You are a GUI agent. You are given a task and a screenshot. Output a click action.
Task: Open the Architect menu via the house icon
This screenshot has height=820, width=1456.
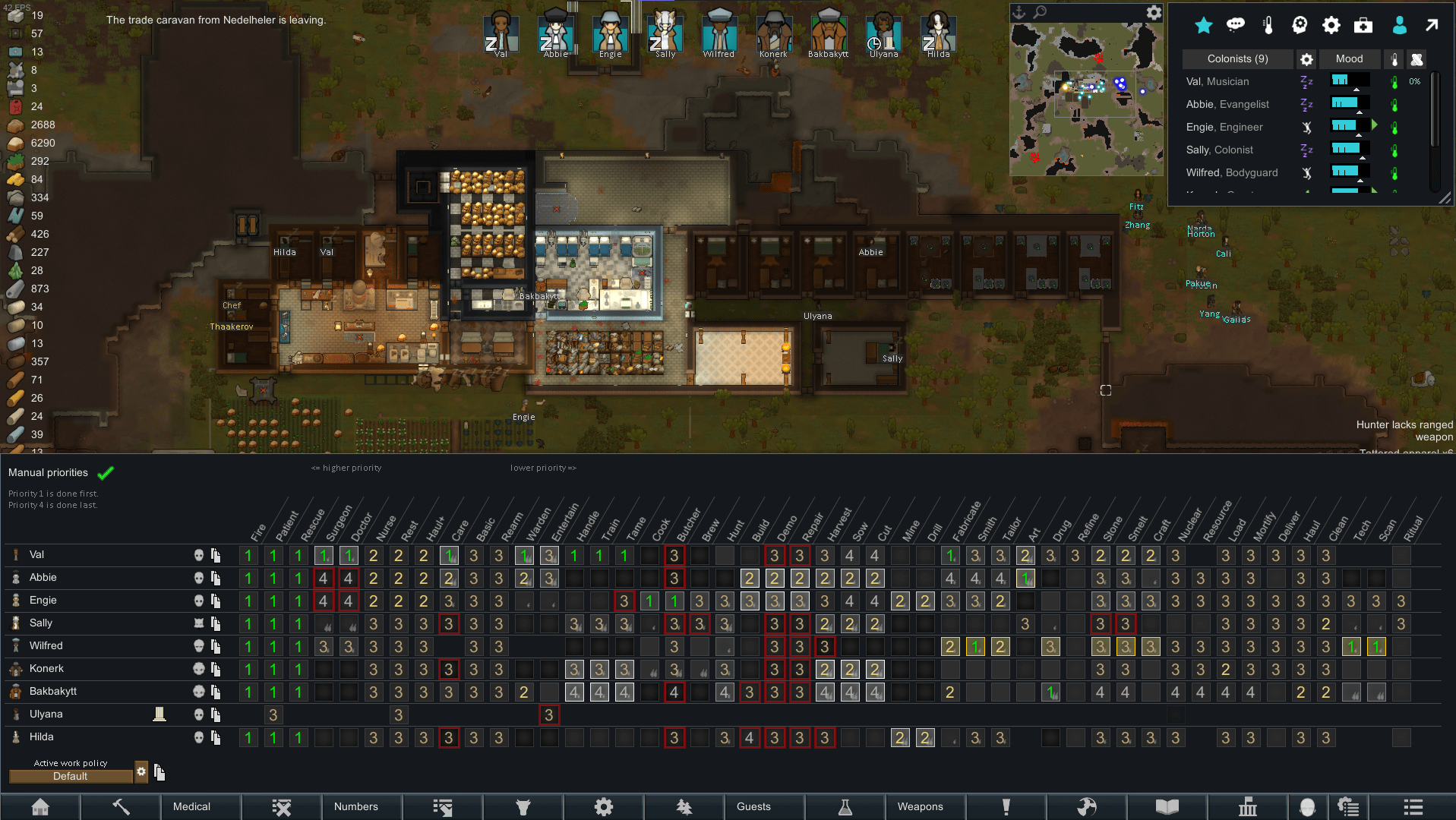pyautogui.click(x=42, y=806)
